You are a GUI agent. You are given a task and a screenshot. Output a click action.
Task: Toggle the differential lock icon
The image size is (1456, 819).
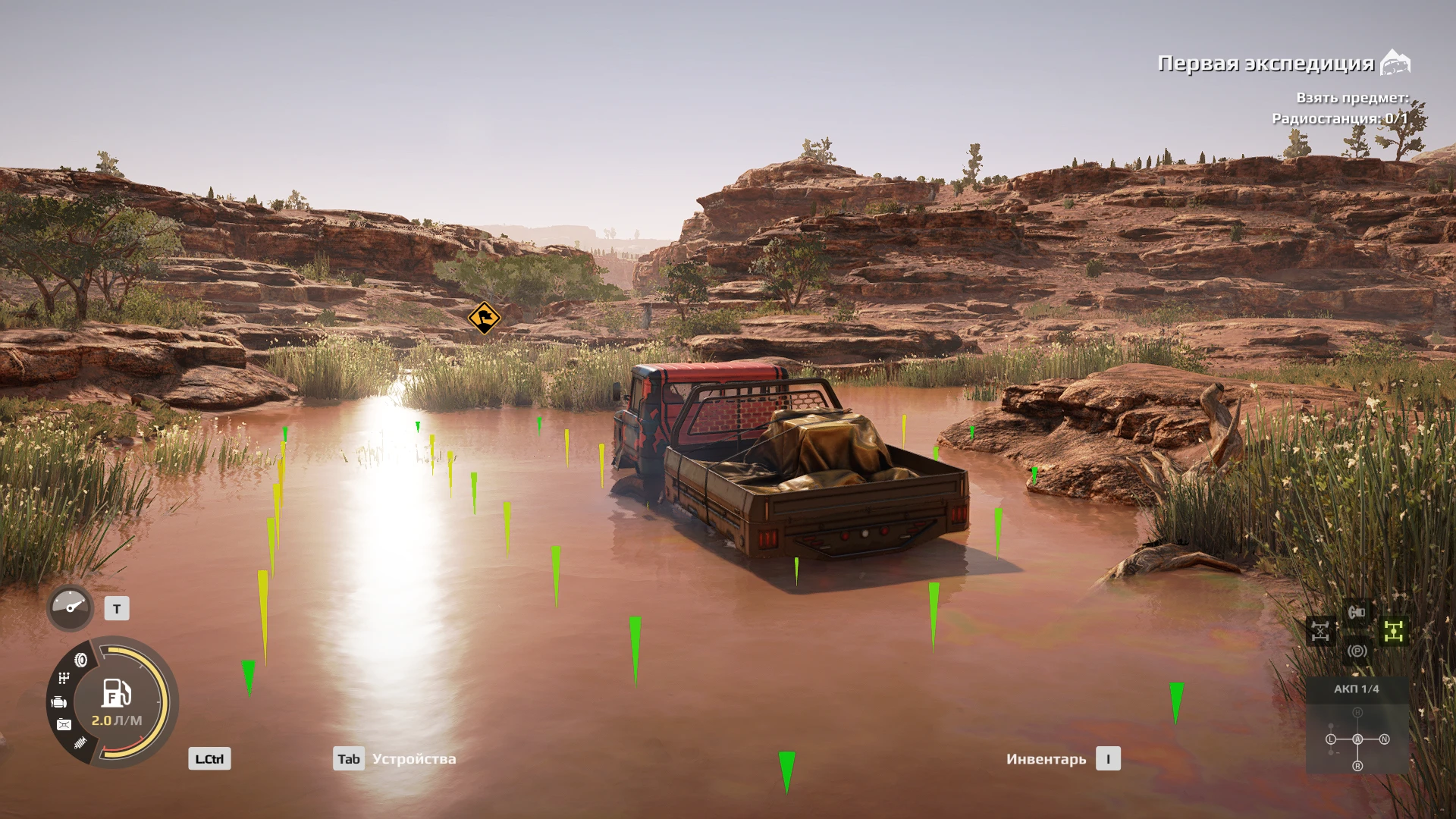1320,631
